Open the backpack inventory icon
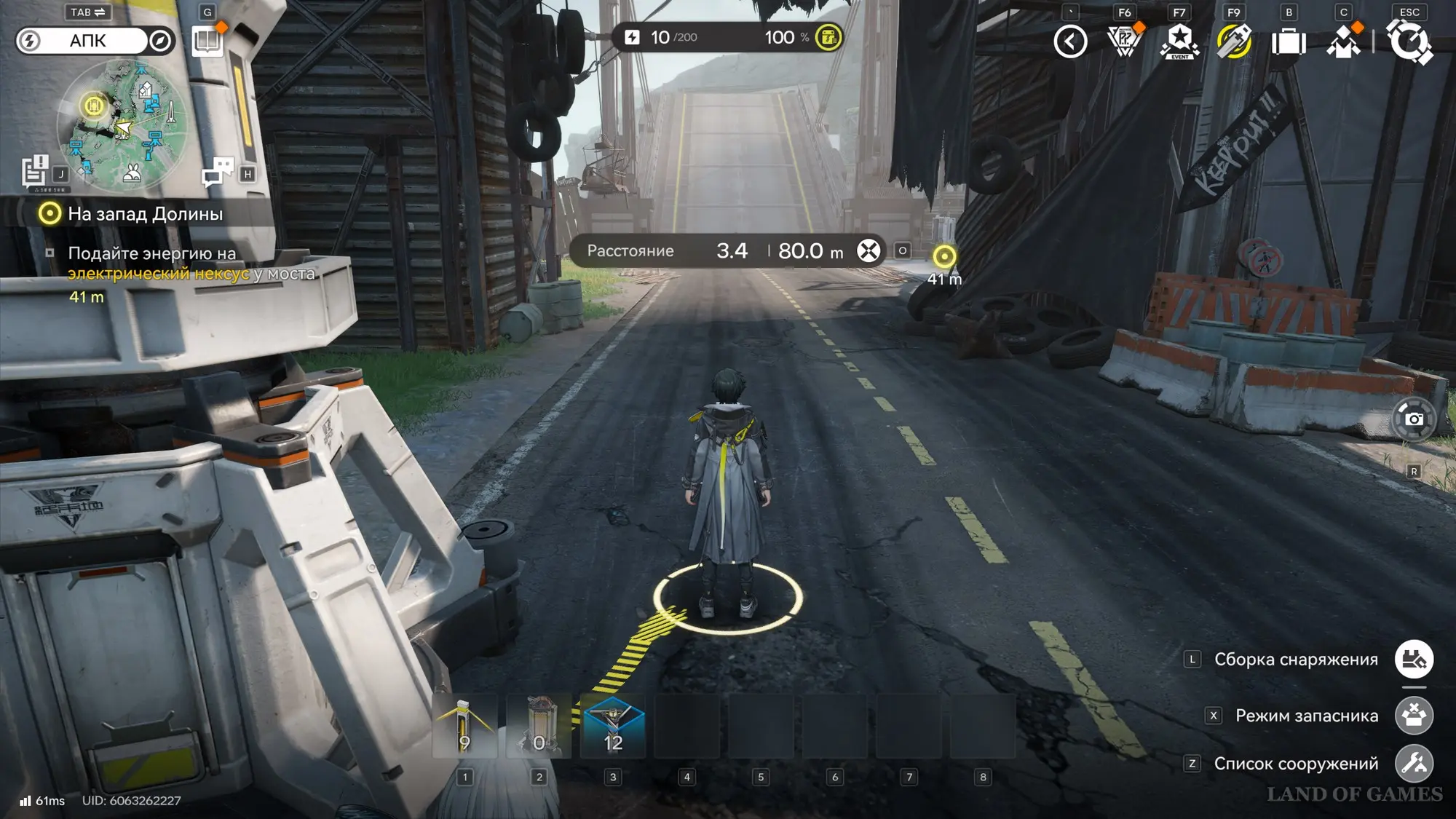Viewport: 1456px width, 819px height. [1289, 41]
